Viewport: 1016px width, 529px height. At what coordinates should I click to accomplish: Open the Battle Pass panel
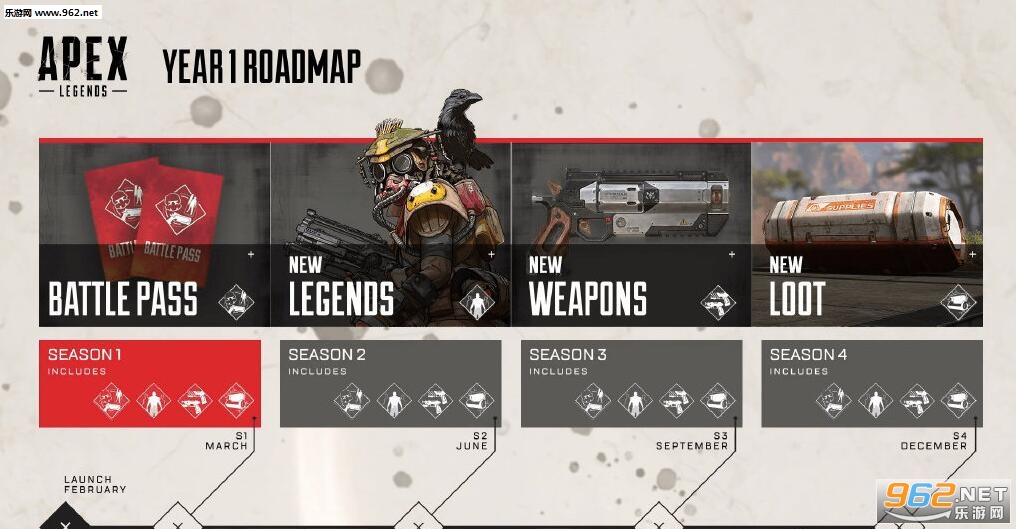pyautogui.click(x=154, y=235)
